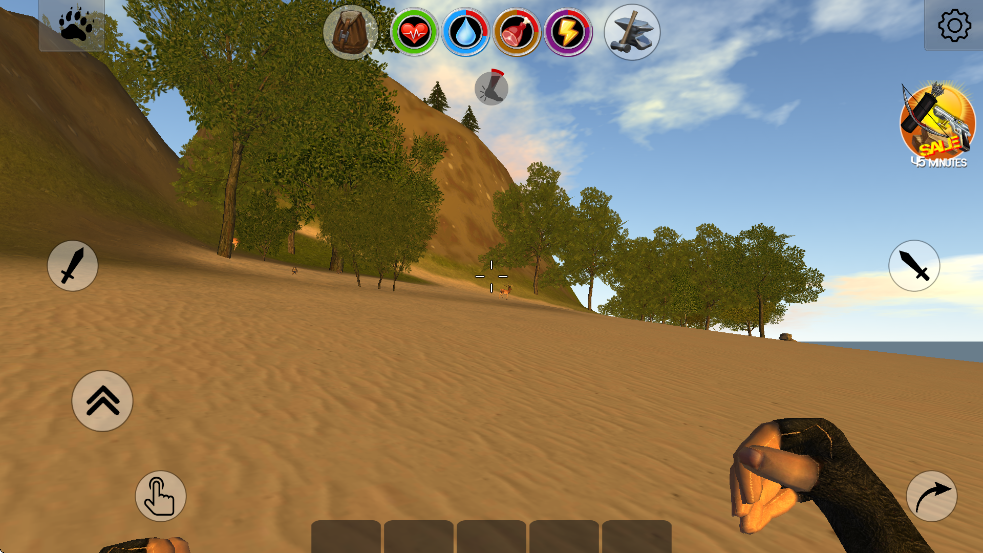Open the backpack inventory
The width and height of the screenshot is (983, 553).
[x=350, y=32]
